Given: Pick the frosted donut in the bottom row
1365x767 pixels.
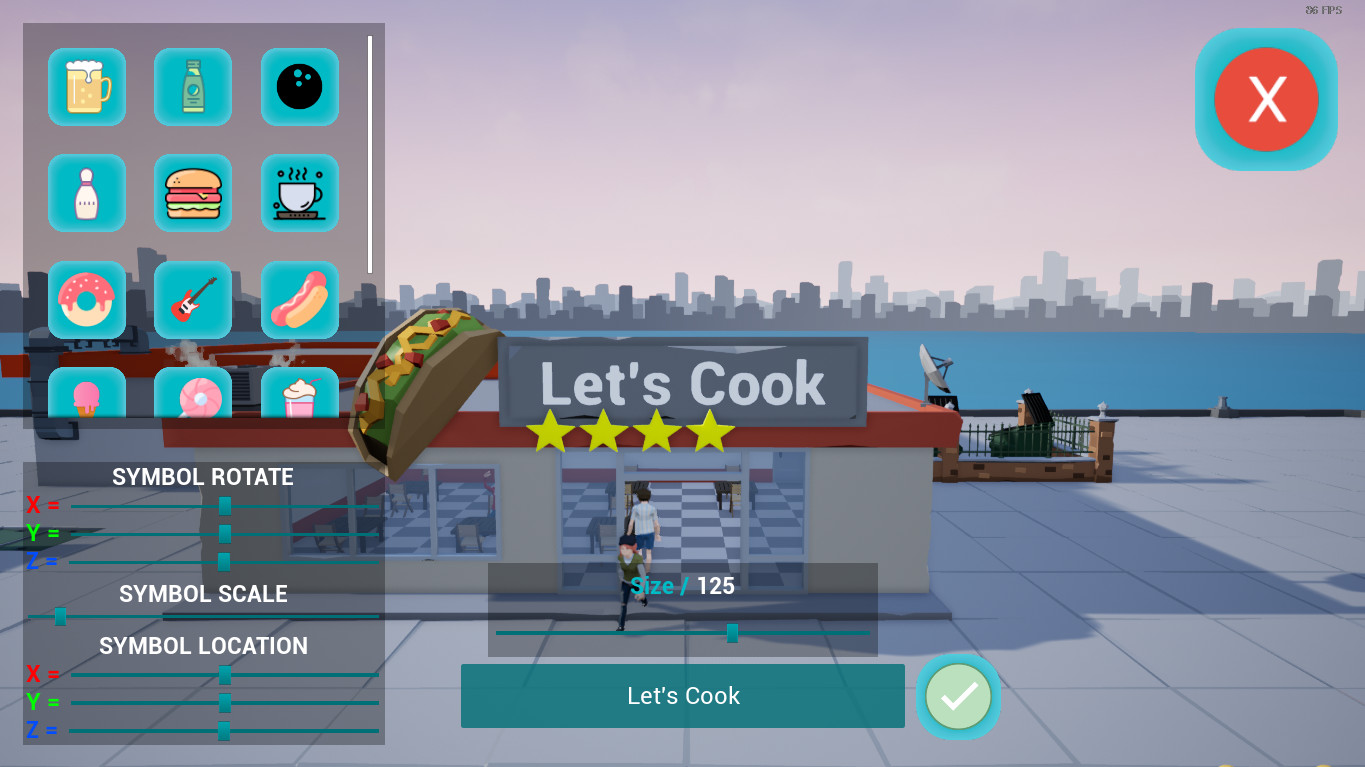Looking at the screenshot, I should click(192, 398).
